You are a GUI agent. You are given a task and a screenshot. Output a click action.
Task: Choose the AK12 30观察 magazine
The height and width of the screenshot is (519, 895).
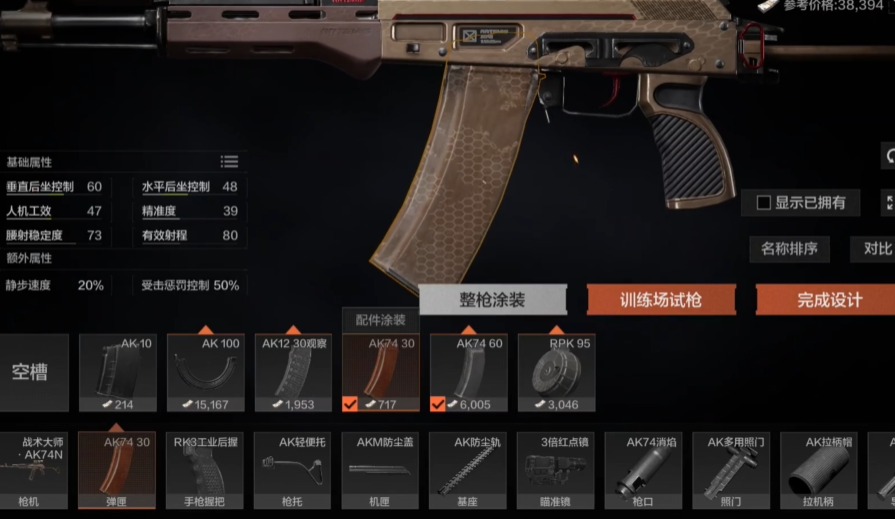pyautogui.click(x=293, y=373)
